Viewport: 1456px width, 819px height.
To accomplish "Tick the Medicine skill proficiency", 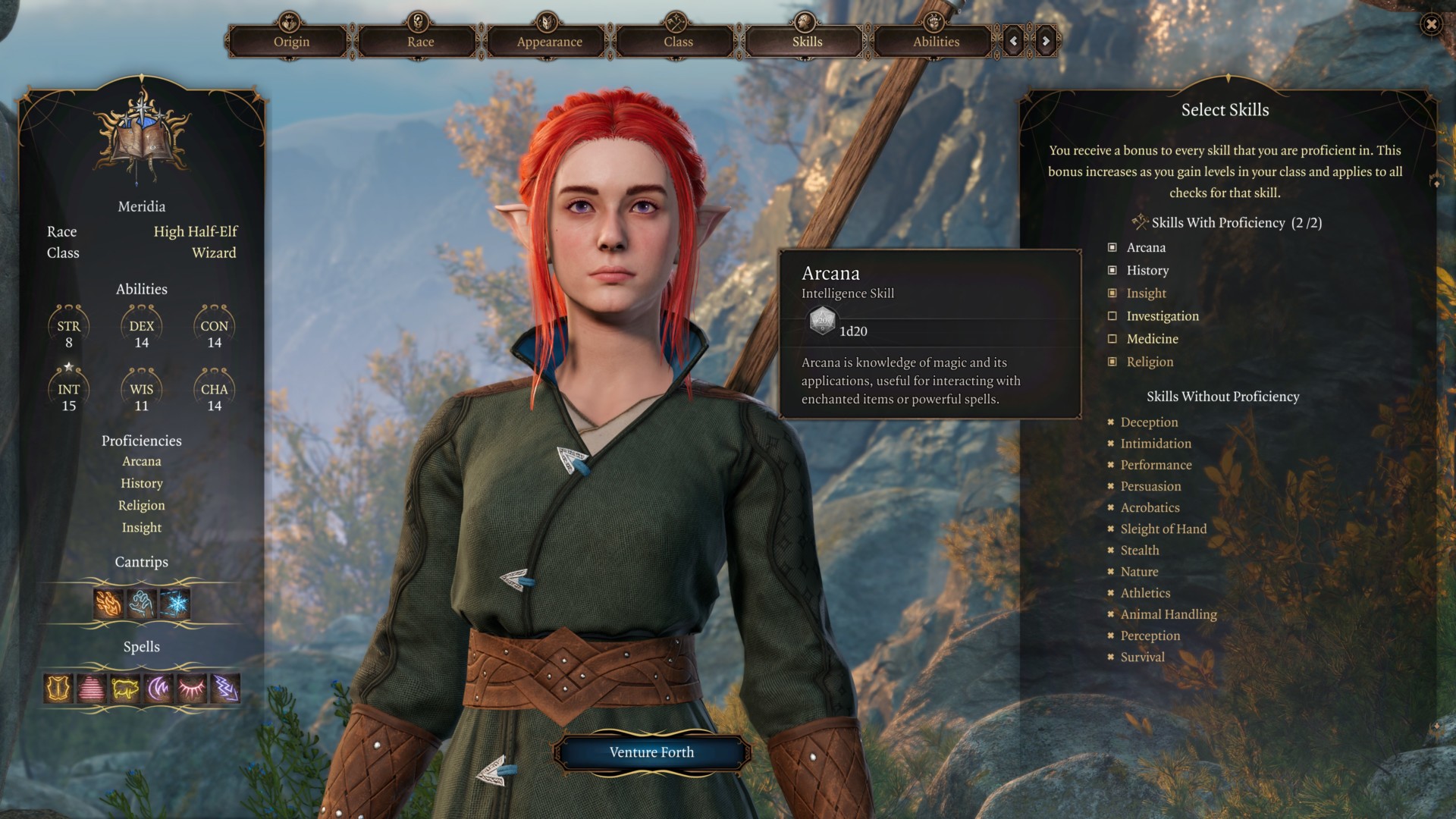I will (x=1112, y=339).
